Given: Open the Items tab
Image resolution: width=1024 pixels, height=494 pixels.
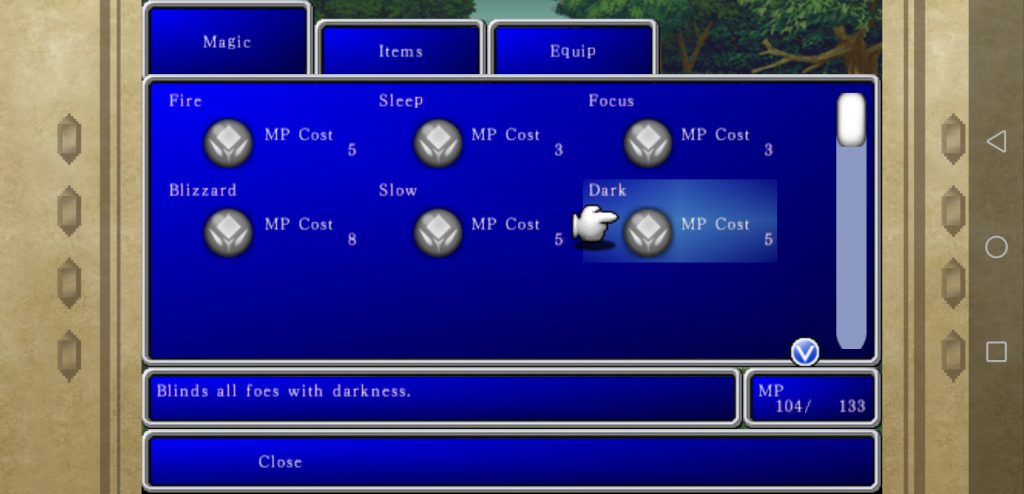Looking at the screenshot, I should [400, 50].
